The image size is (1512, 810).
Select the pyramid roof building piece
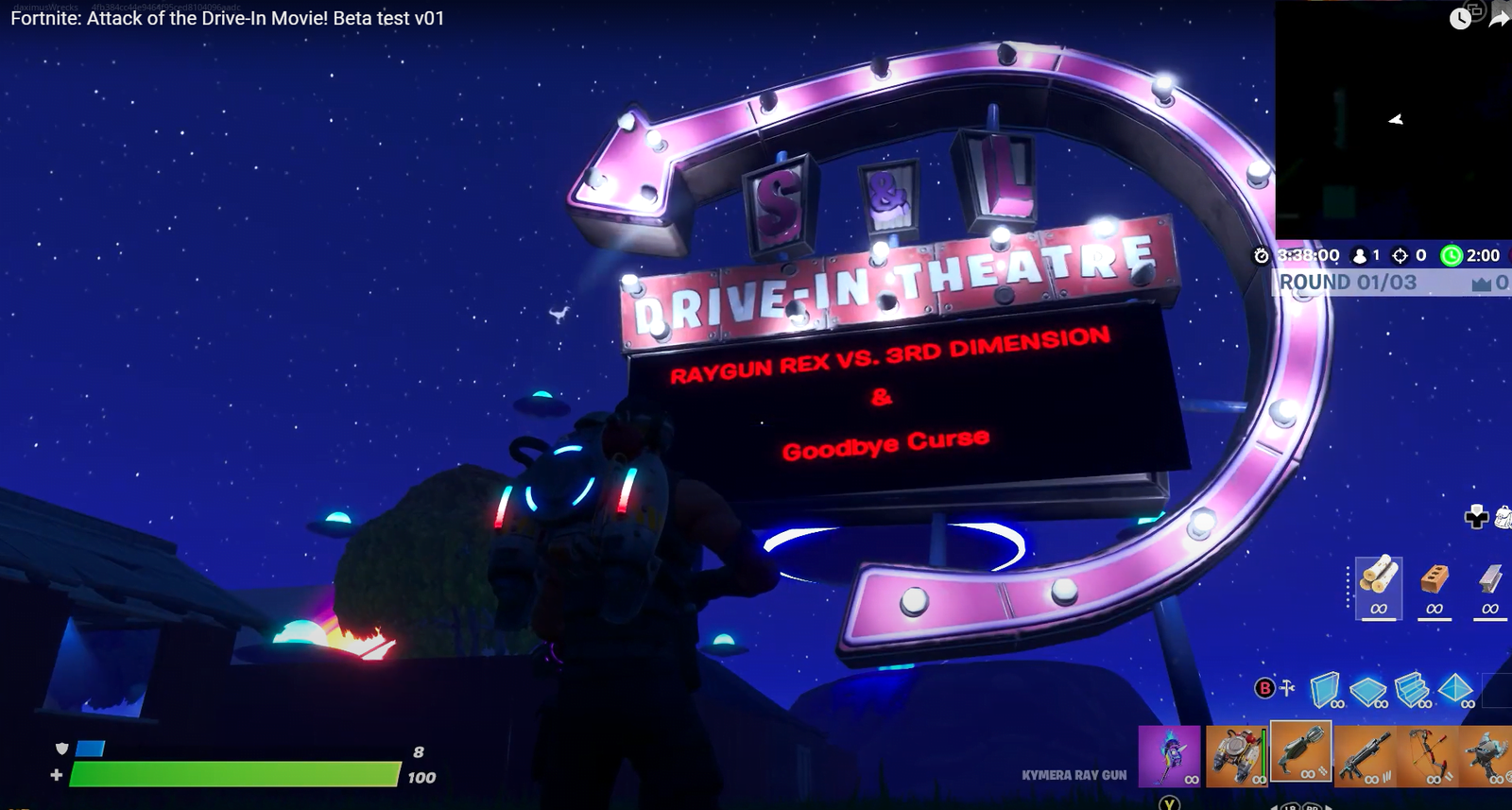click(1455, 689)
